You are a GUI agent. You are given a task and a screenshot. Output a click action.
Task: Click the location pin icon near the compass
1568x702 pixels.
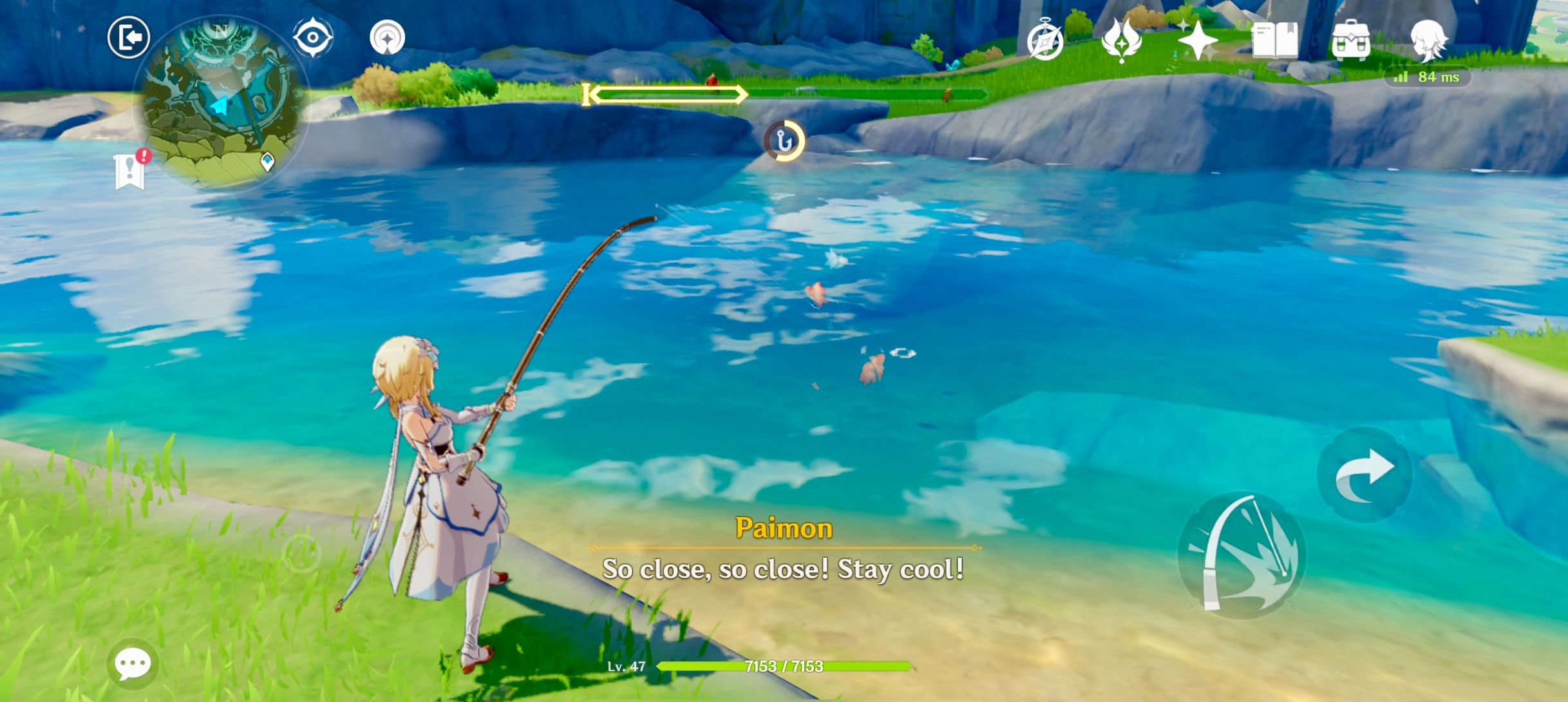[388, 37]
